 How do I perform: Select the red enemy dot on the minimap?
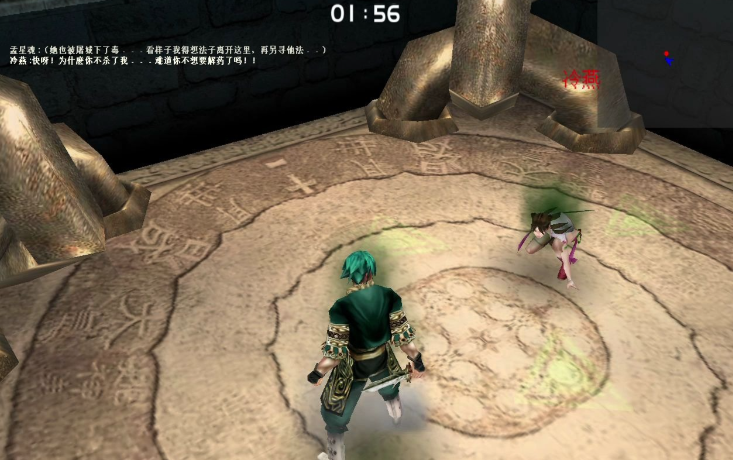[x=665, y=52]
